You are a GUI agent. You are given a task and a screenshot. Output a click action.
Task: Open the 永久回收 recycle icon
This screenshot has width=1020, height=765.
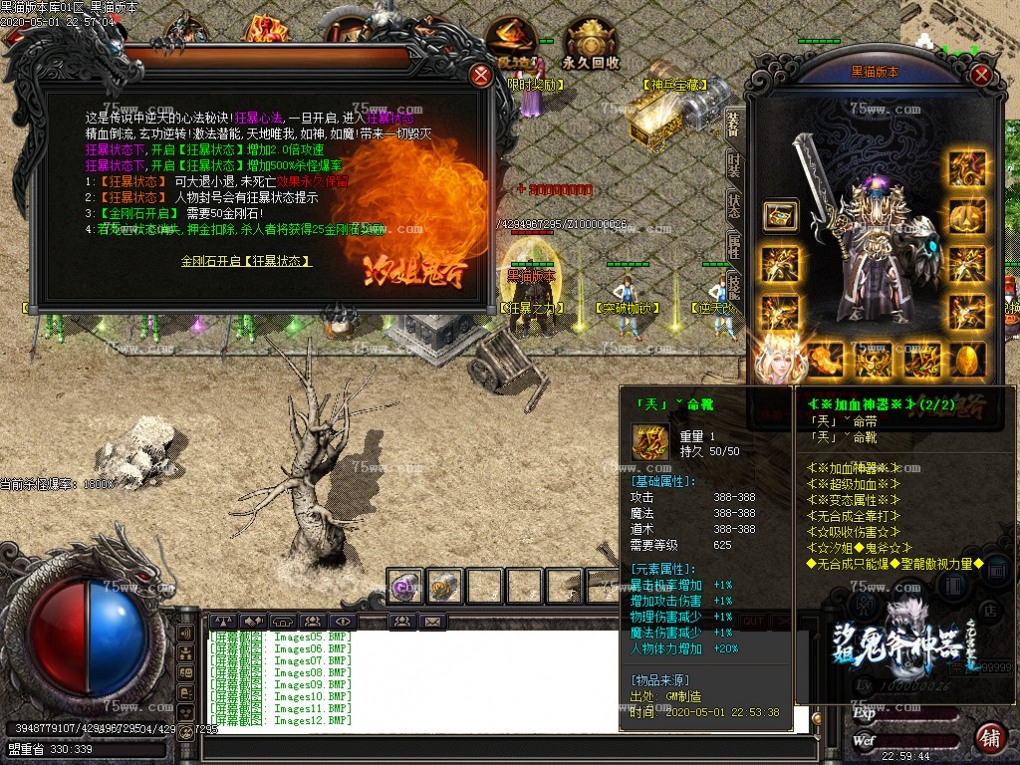point(591,45)
